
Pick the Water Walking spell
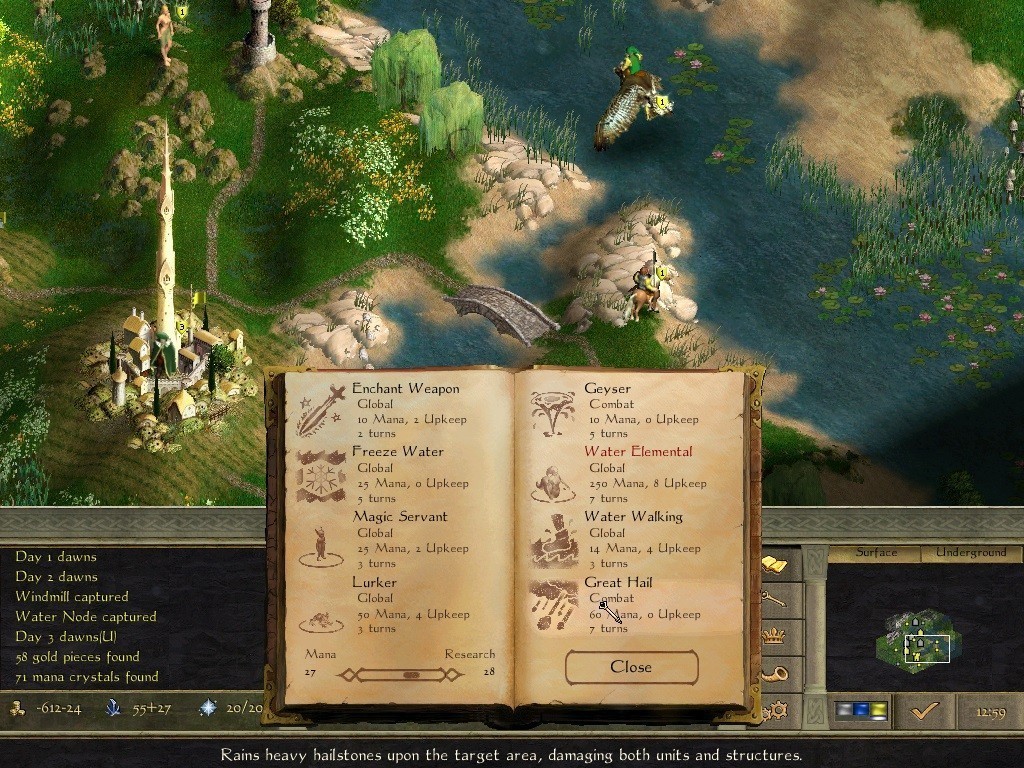click(632, 517)
